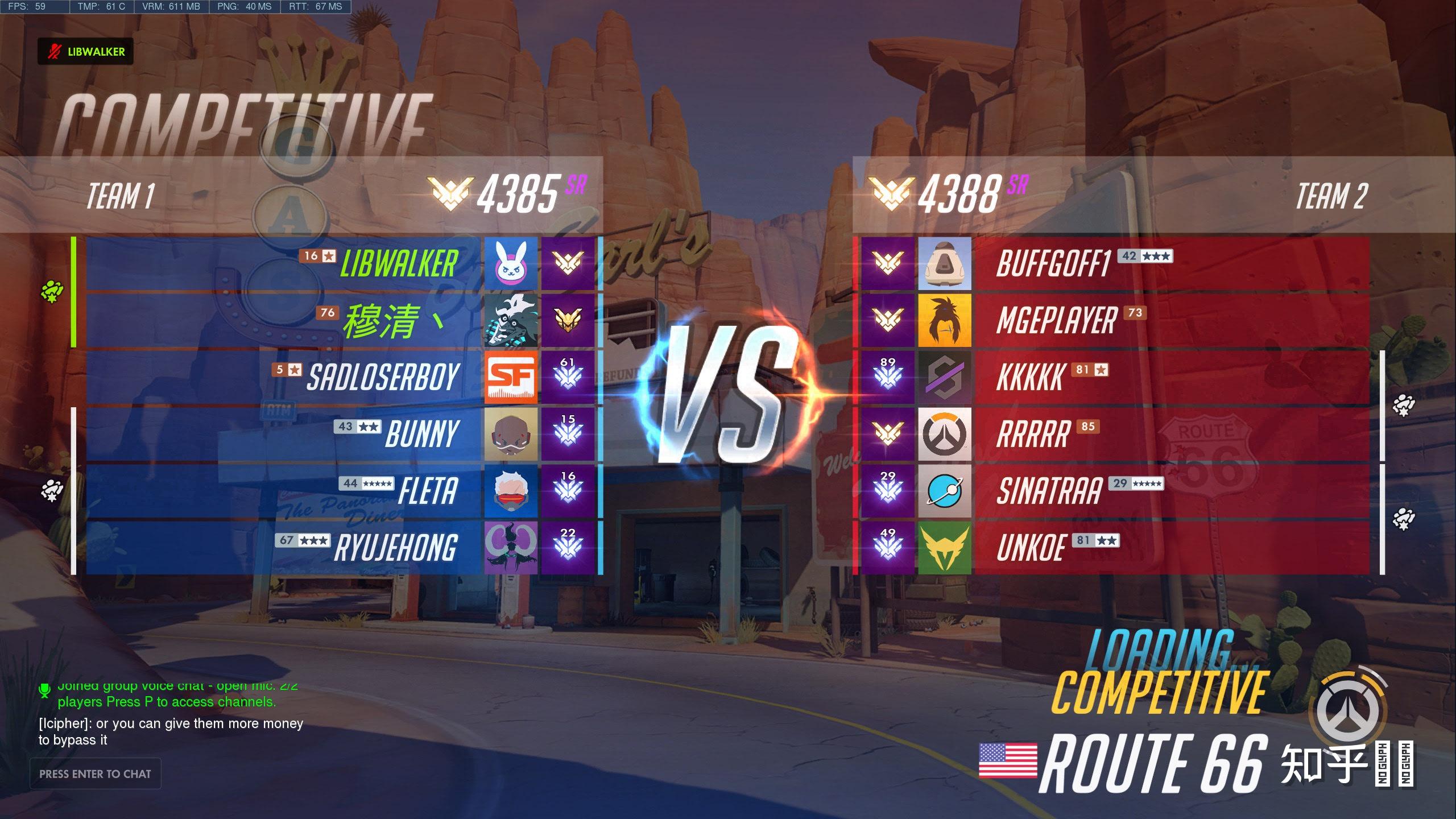Click LIBWALKER's D.Va bunny portrait
The width and height of the screenshot is (1456, 819).
point(511,263)
